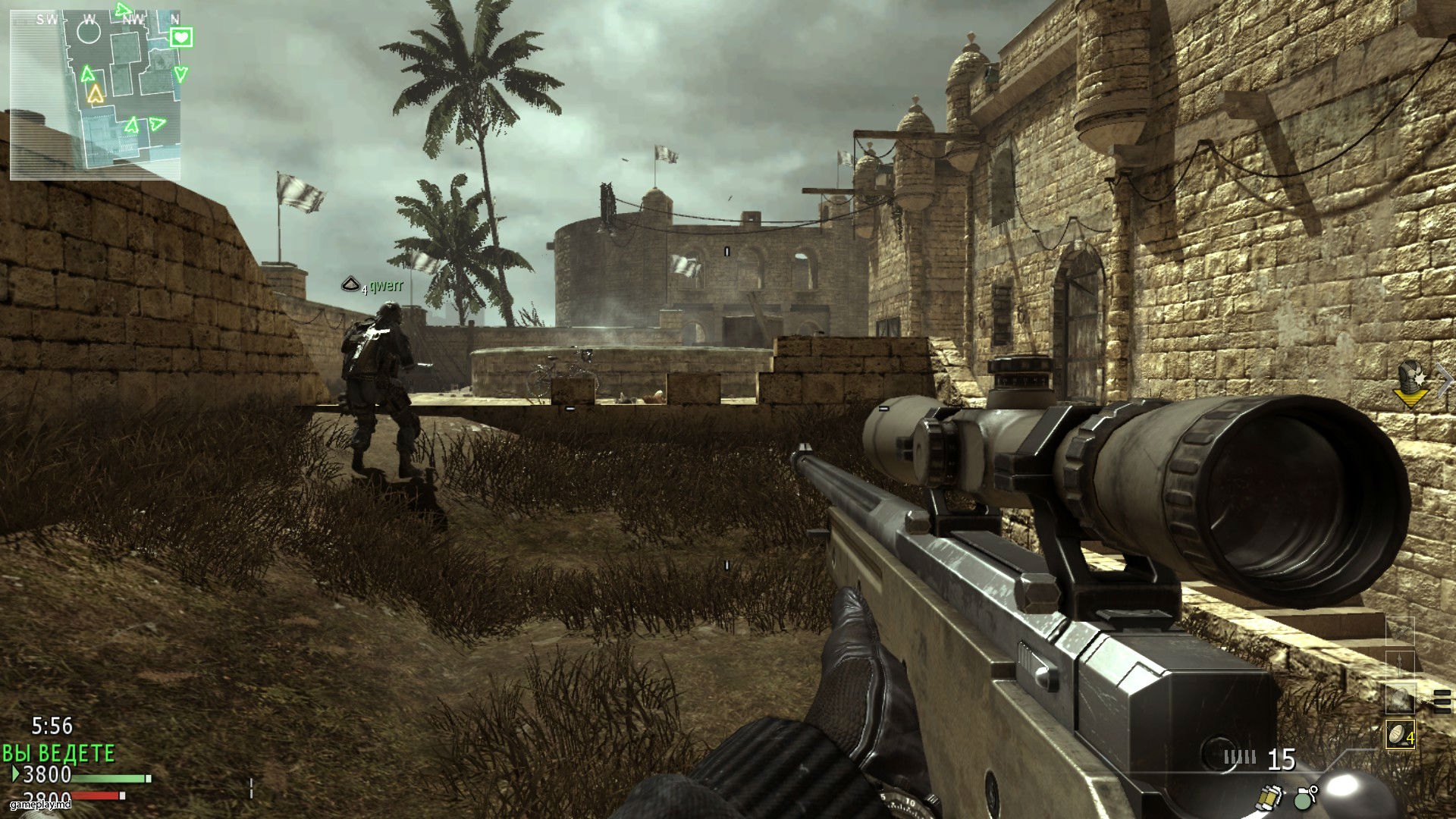Select the highlighted killstreak slot showing 4

click(x=1400, y=734)
